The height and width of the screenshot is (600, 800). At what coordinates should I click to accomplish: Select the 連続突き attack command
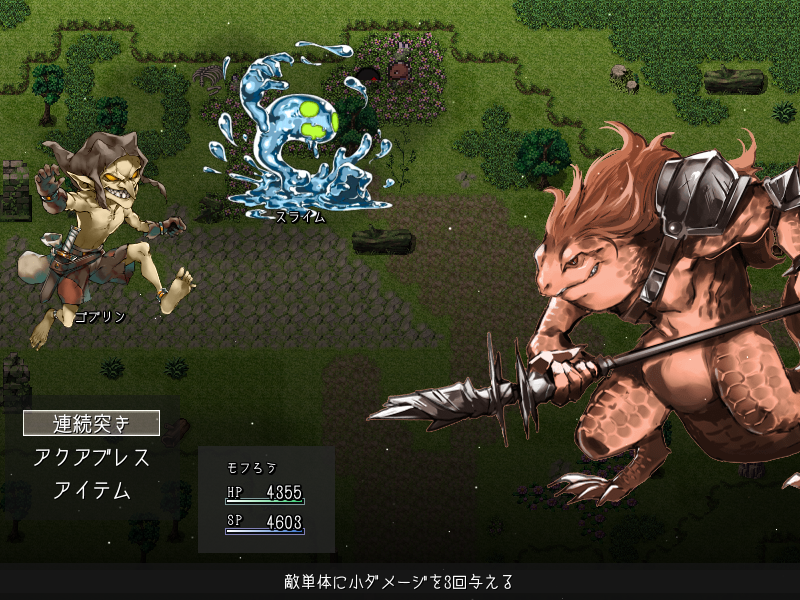tap(91, 423)
